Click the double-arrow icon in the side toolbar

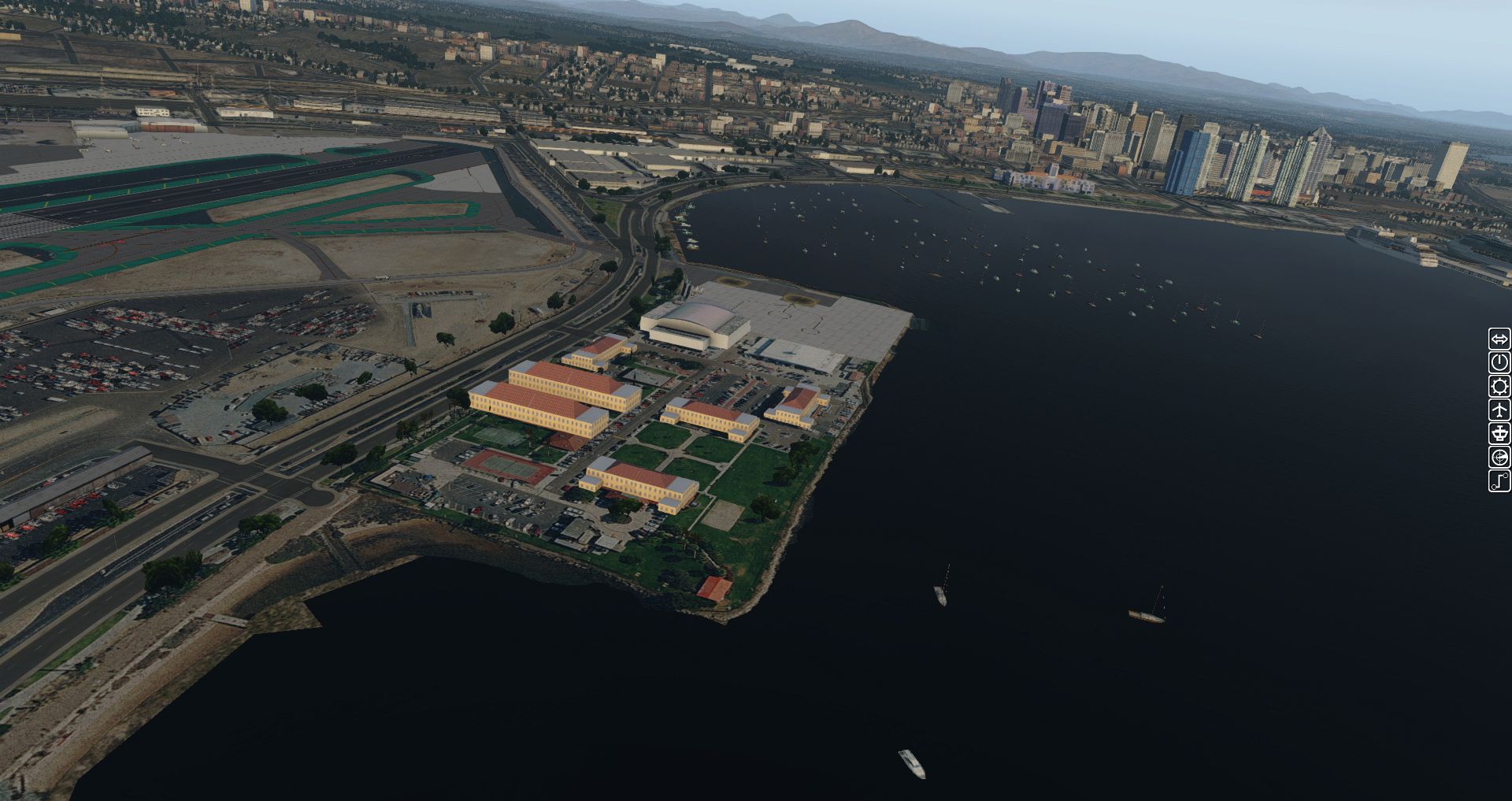tap(1499, 339)
